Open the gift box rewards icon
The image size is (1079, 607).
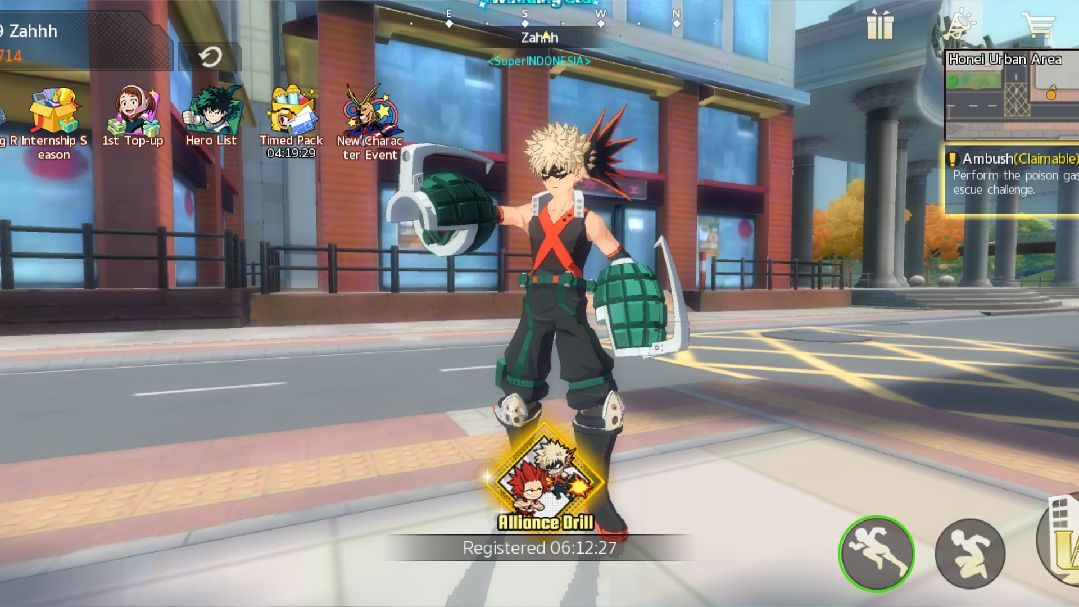[x=880, y=25]
